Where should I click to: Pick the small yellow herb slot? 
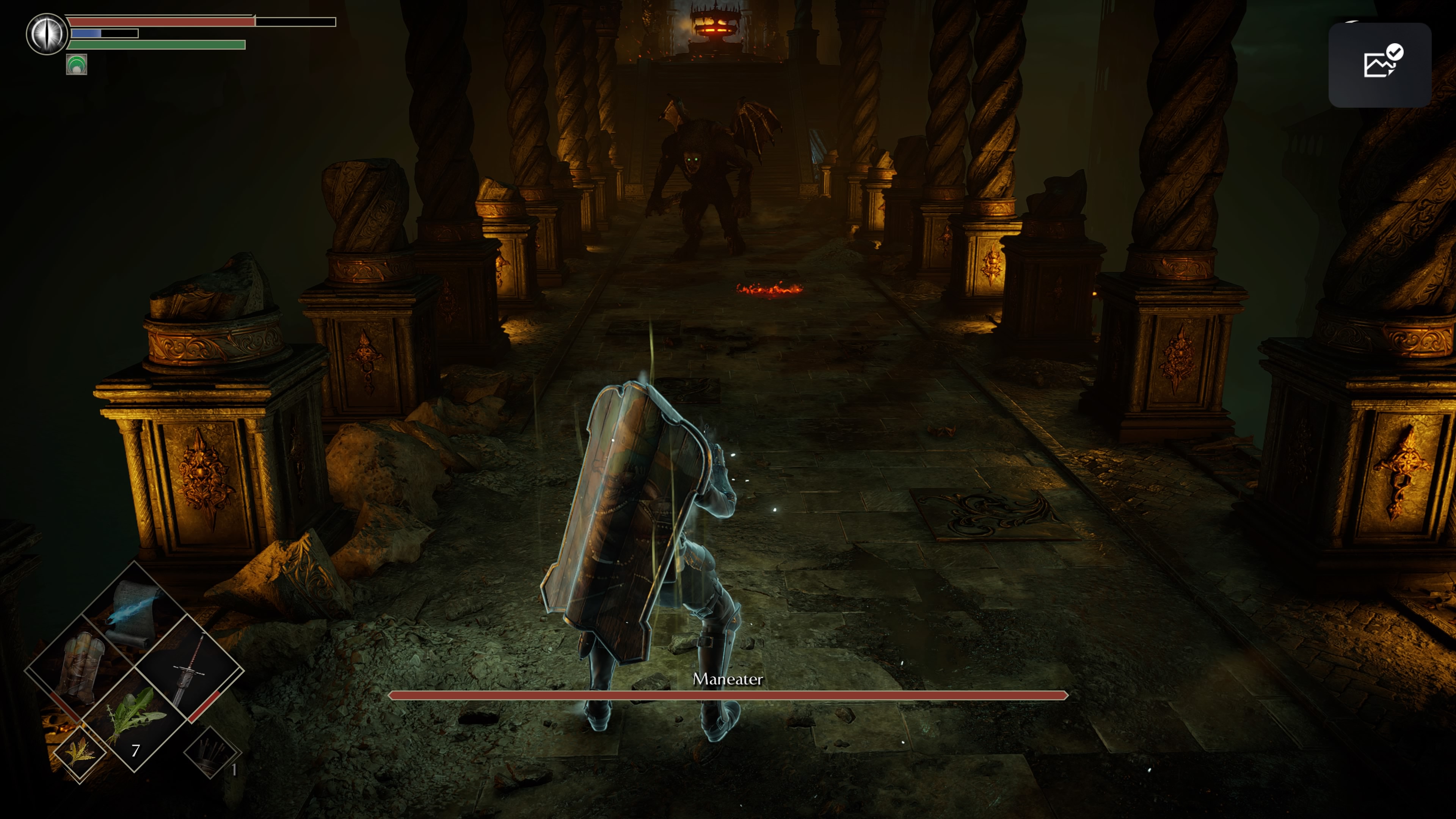tap(80, 754)
